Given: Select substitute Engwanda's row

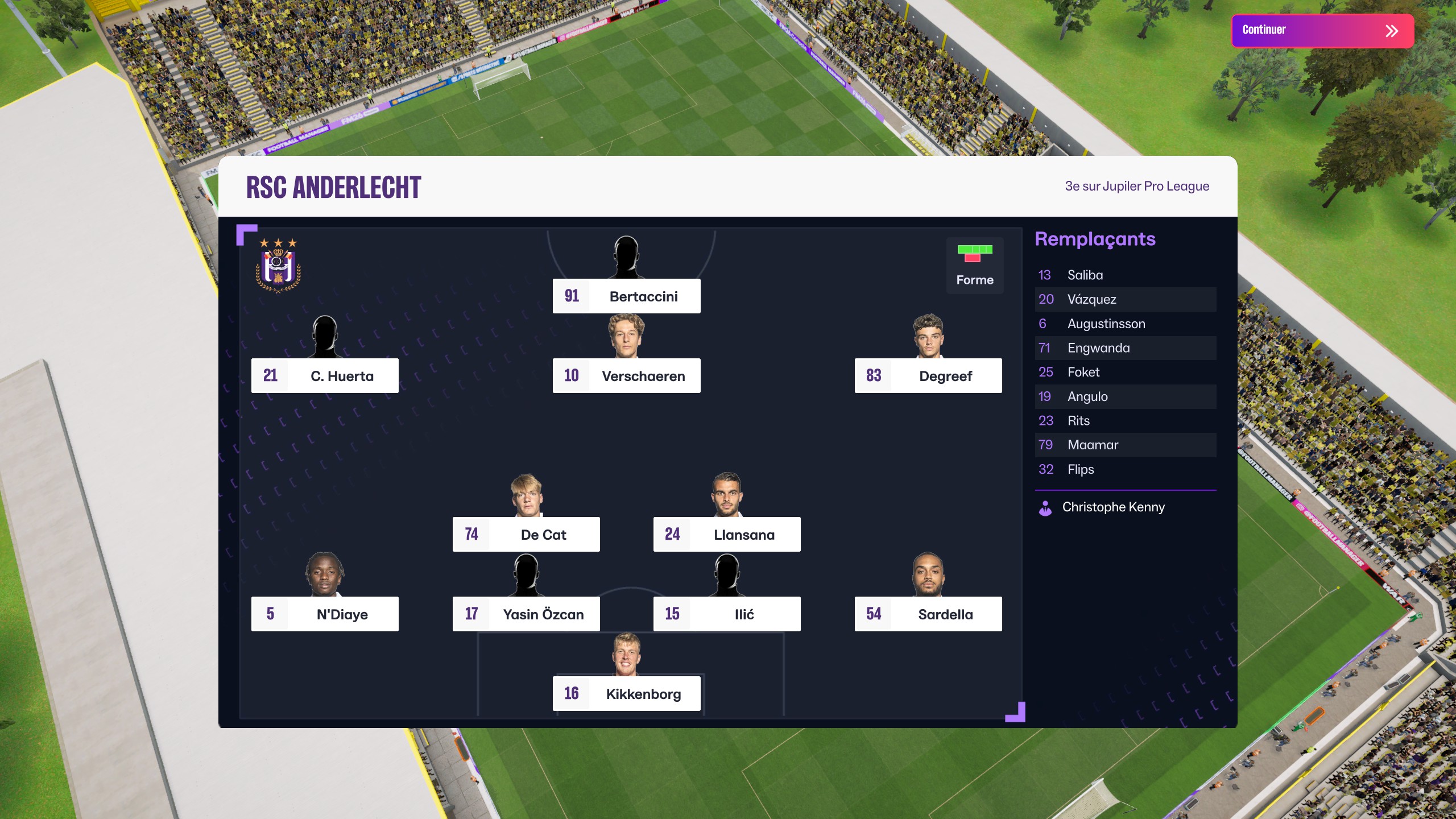Looking at the screenshot, I should click(x=1125, y=348).
